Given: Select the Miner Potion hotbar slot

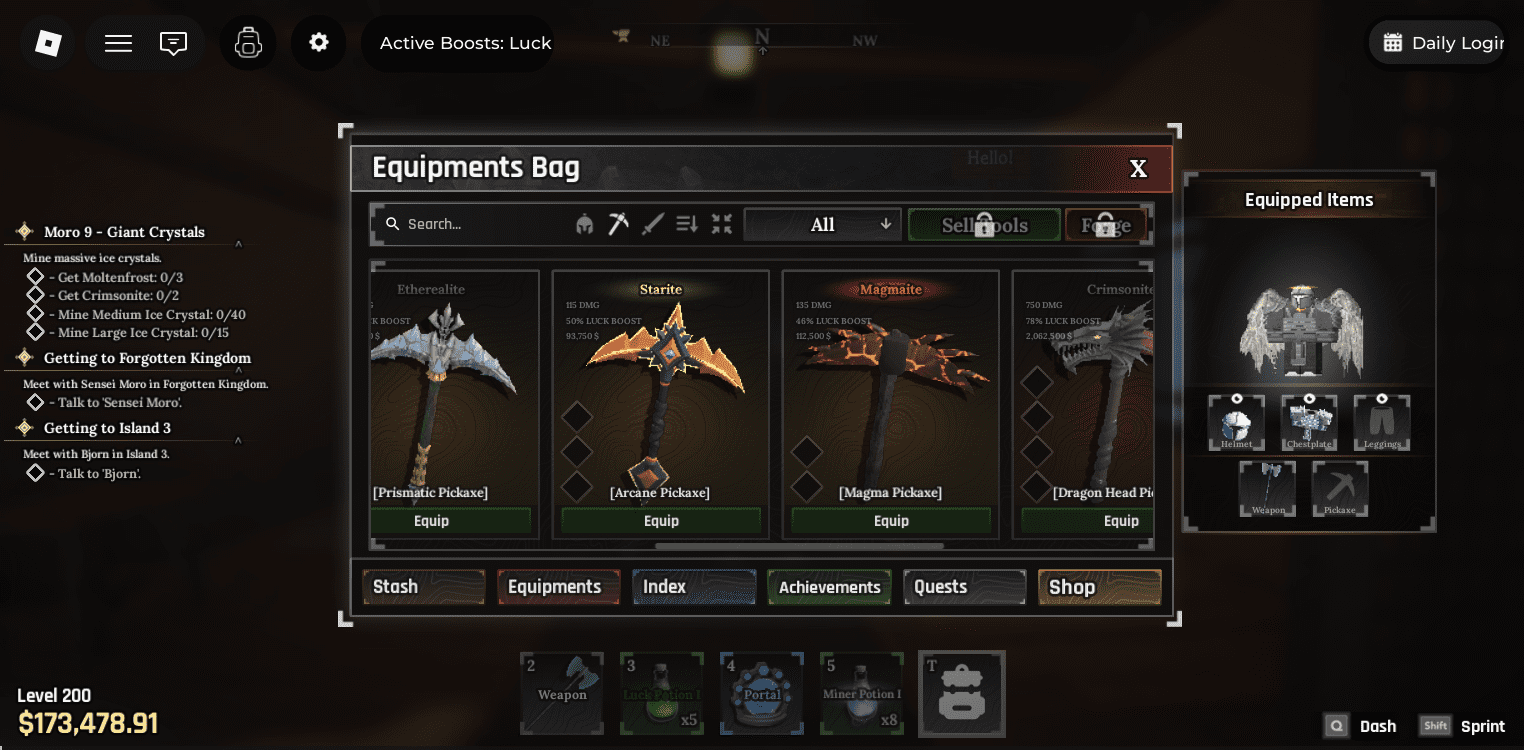Looking at the screenshot, I should pyautogui.click(x=862, y=693).
